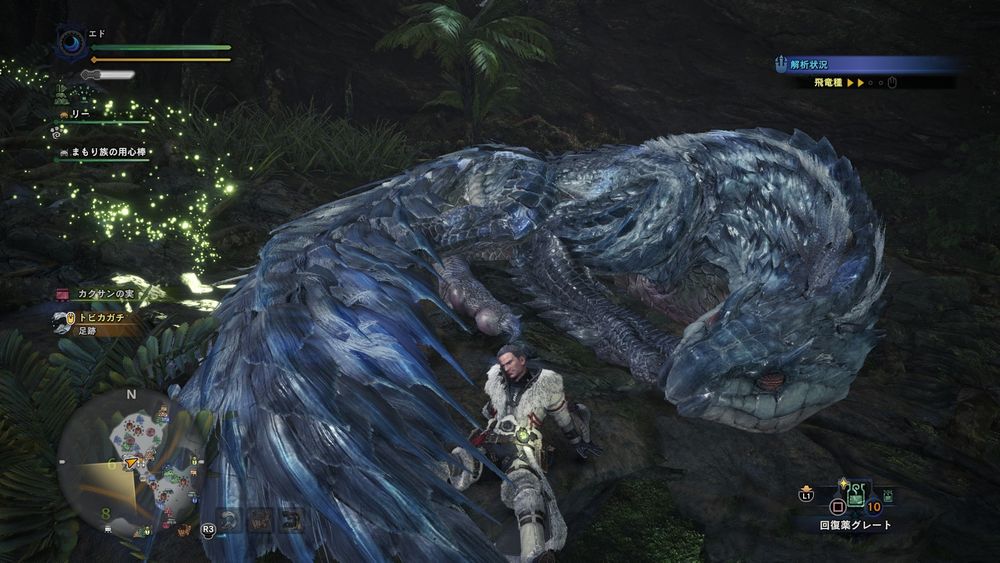The width and height of the screenshot is (1000, 563).
Task: Select the トビカガチ footprint tracking notice
Action: pos(97,317)
